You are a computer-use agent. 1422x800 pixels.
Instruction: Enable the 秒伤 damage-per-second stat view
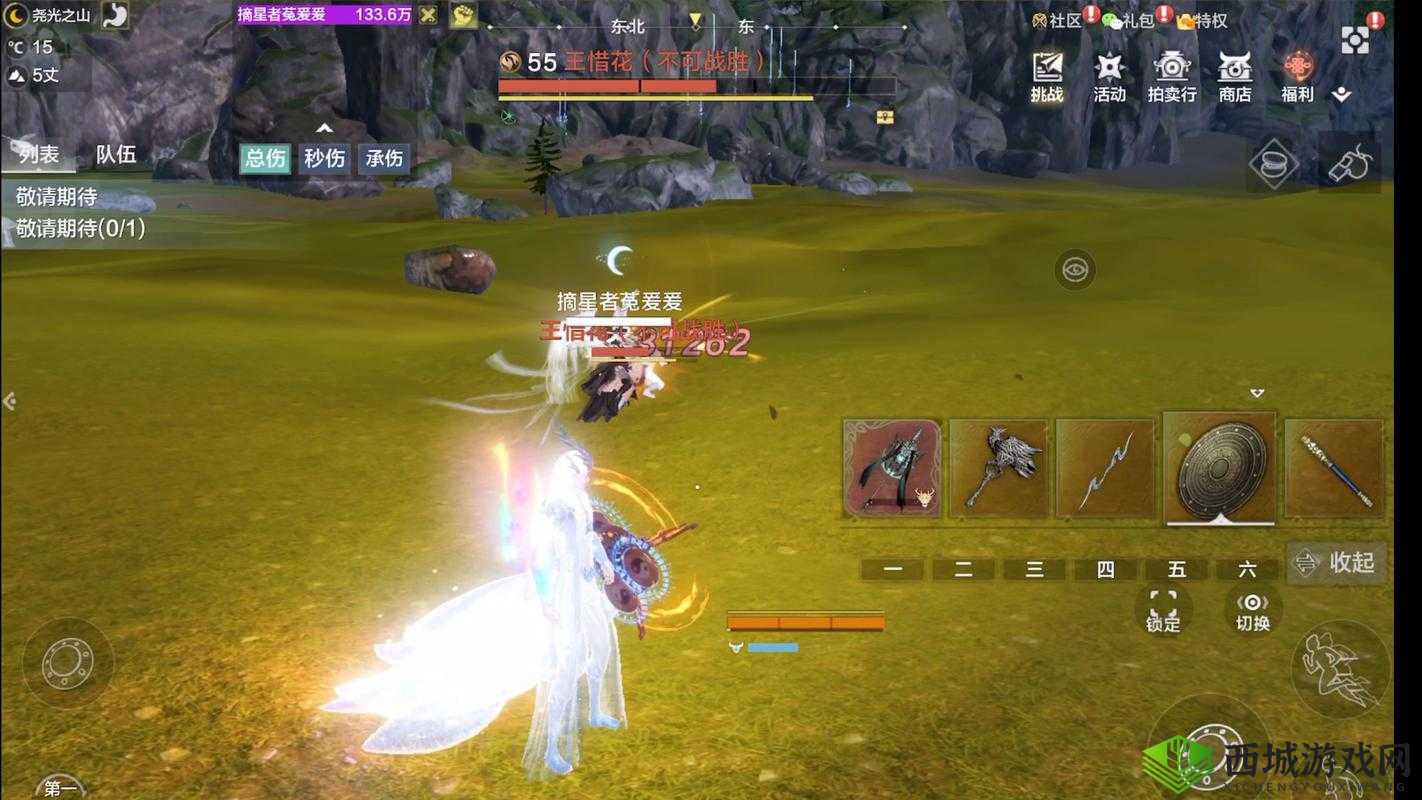pyautogui.click(x=323, y=158)
